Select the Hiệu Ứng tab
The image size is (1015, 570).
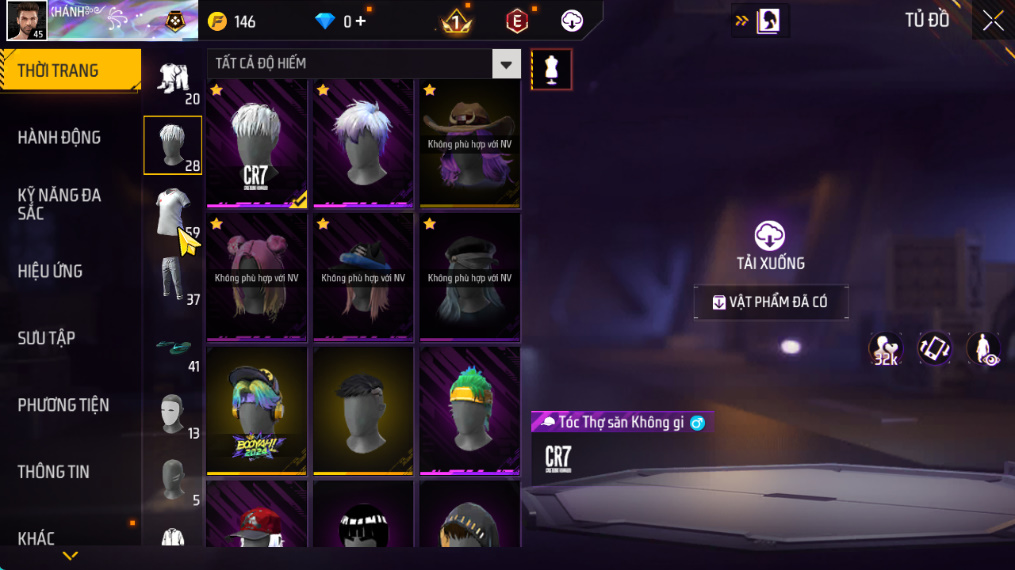tap(50, 271)
